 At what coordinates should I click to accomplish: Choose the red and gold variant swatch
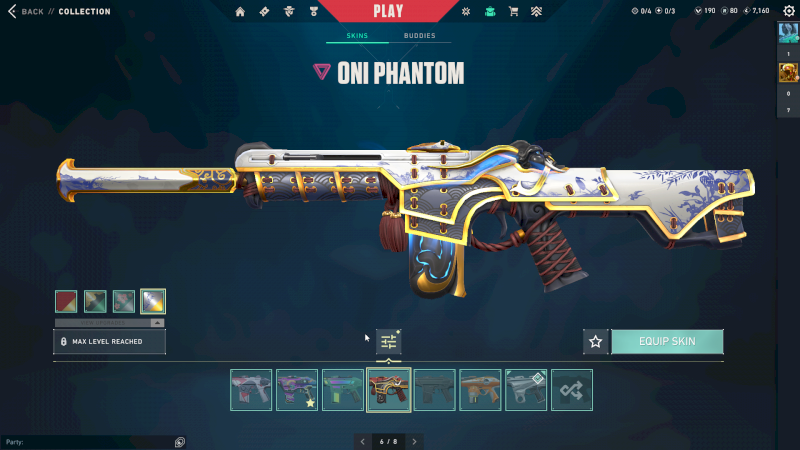pyautogui.click(x=66, y=301)
